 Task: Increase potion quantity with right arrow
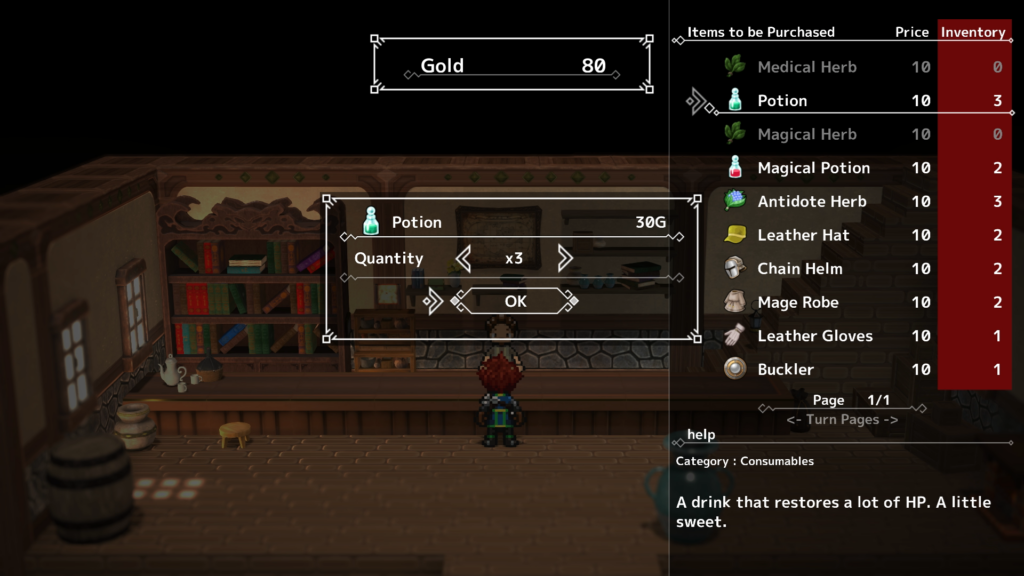click(x=565, y=259)
